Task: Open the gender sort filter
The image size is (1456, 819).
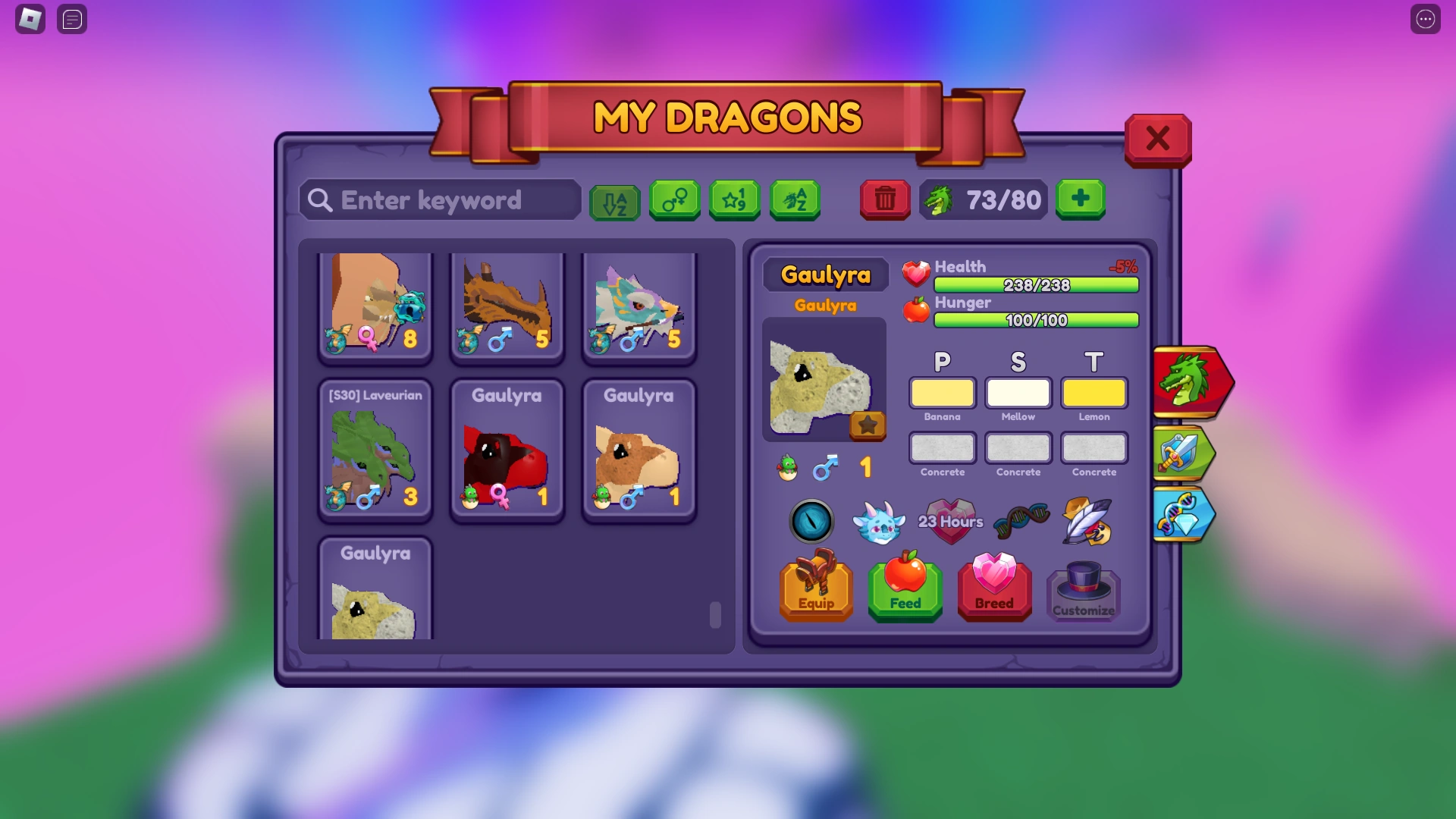Action: 675,199
